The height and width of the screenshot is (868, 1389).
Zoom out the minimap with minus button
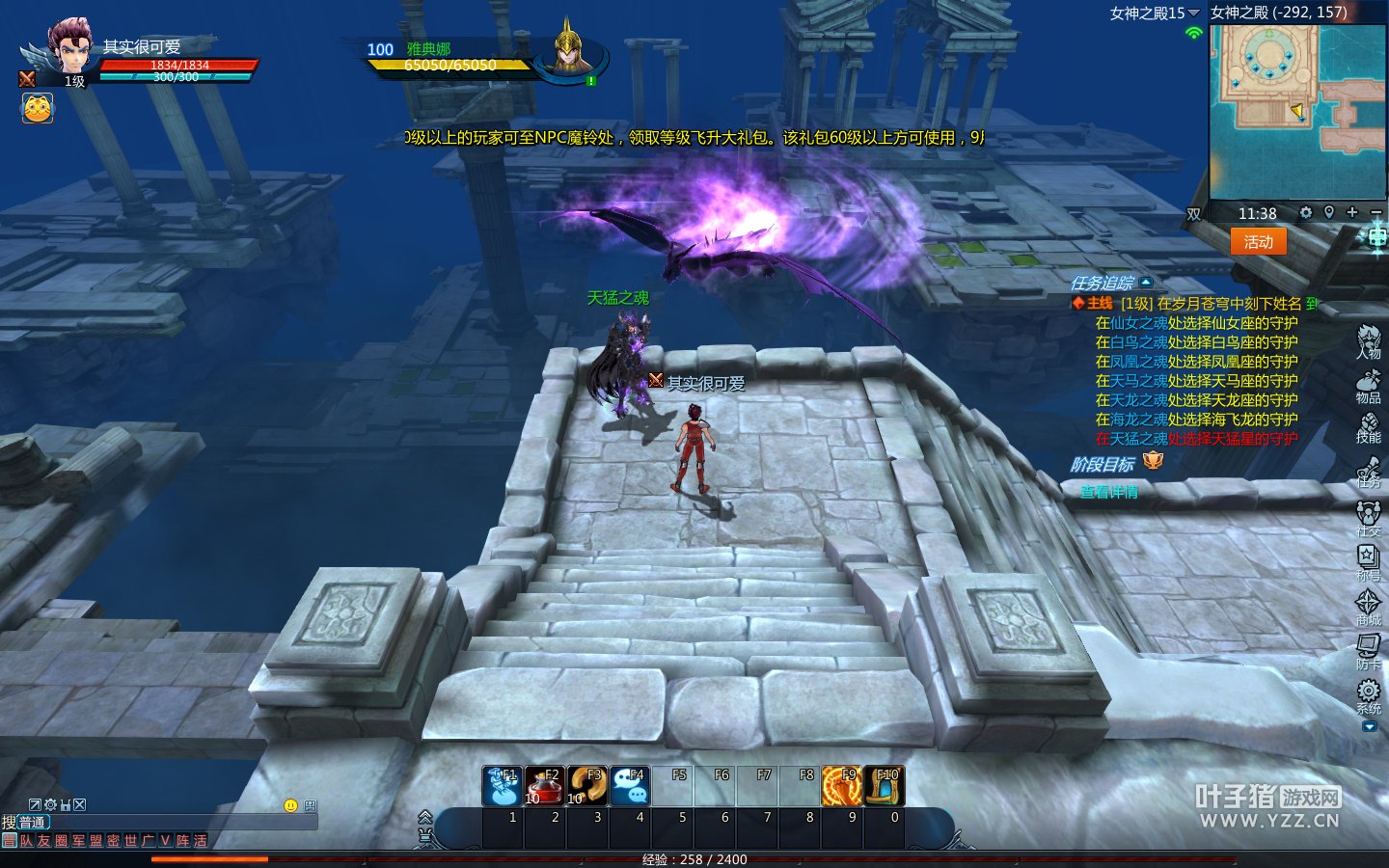(x=1375, y=212)
